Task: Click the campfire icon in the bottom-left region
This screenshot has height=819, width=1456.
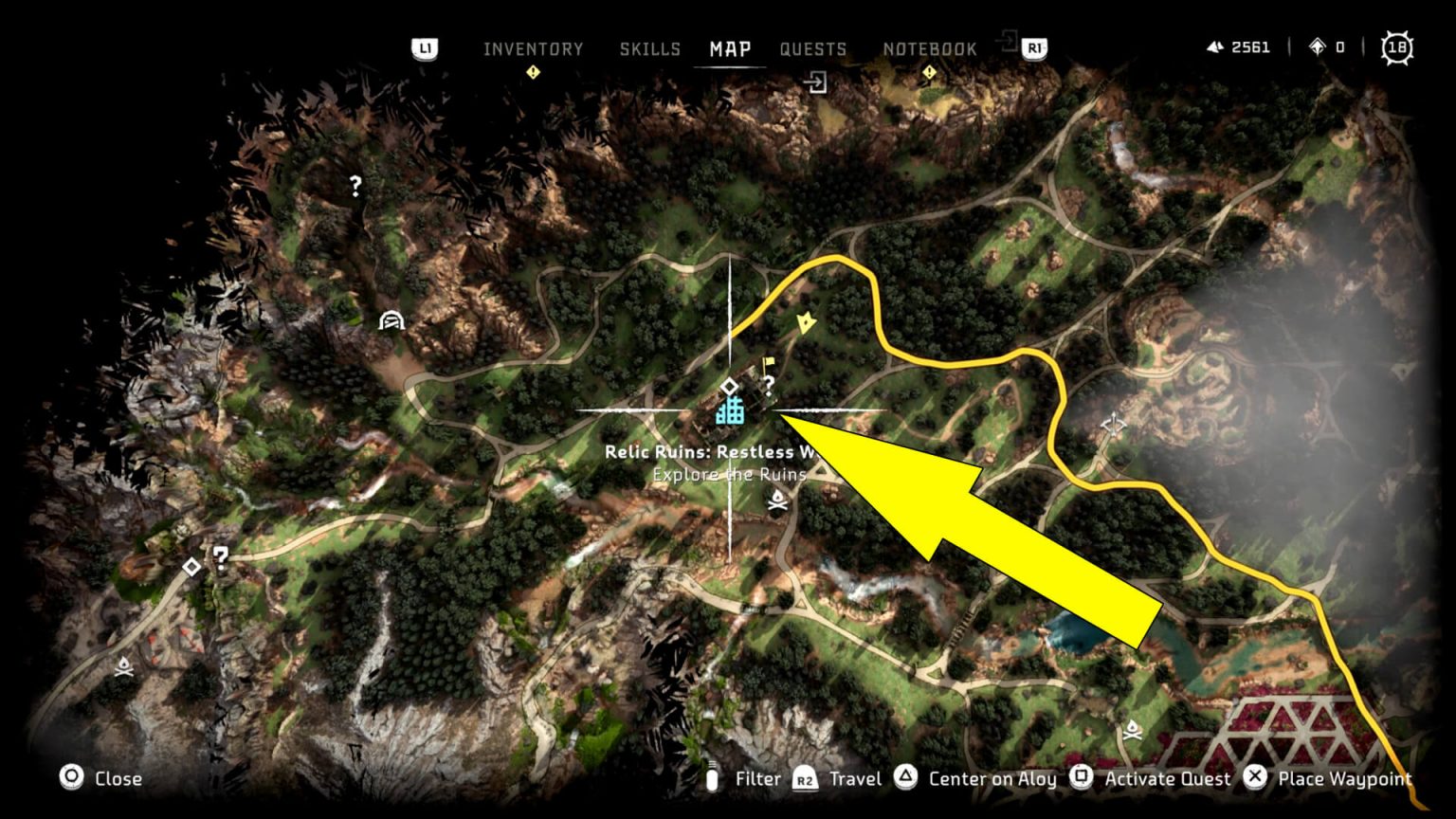Action: (x=122, y=665)
